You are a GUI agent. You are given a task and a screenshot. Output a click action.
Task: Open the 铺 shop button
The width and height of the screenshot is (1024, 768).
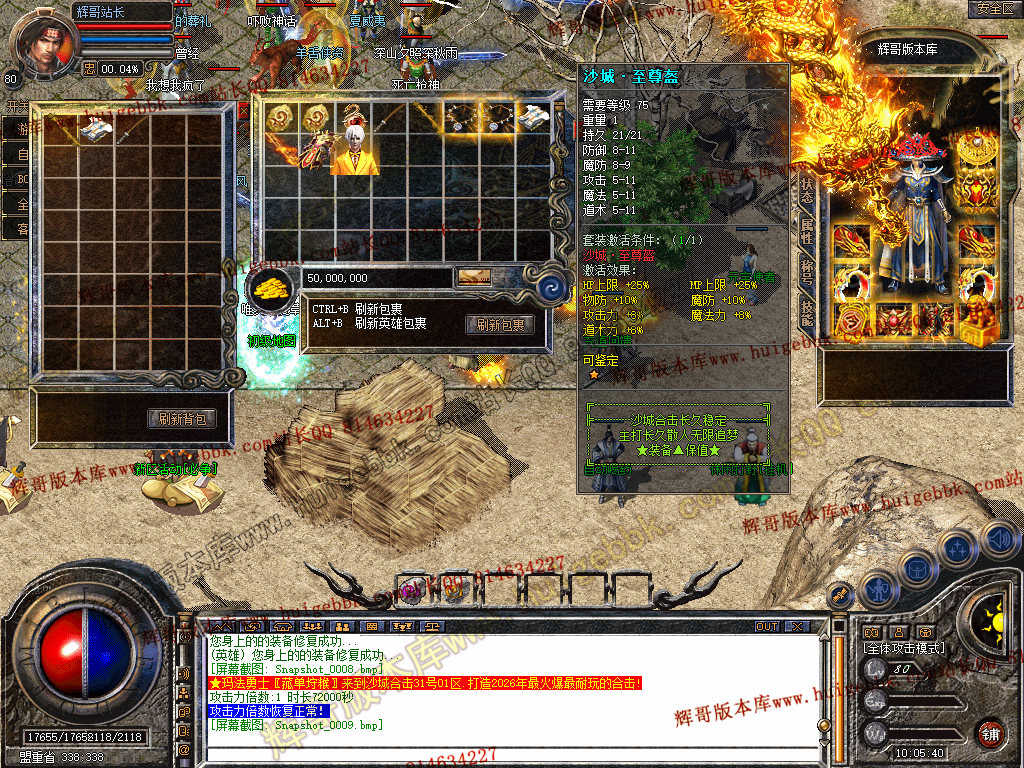(x=990, y=733)
